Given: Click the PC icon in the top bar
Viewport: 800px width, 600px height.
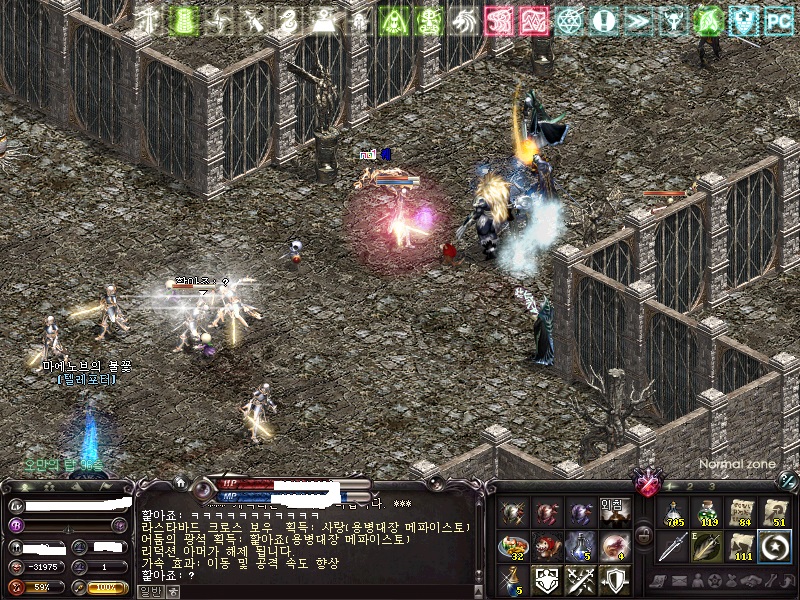Looking at the screenshot, I should click(x=777, y=19).
